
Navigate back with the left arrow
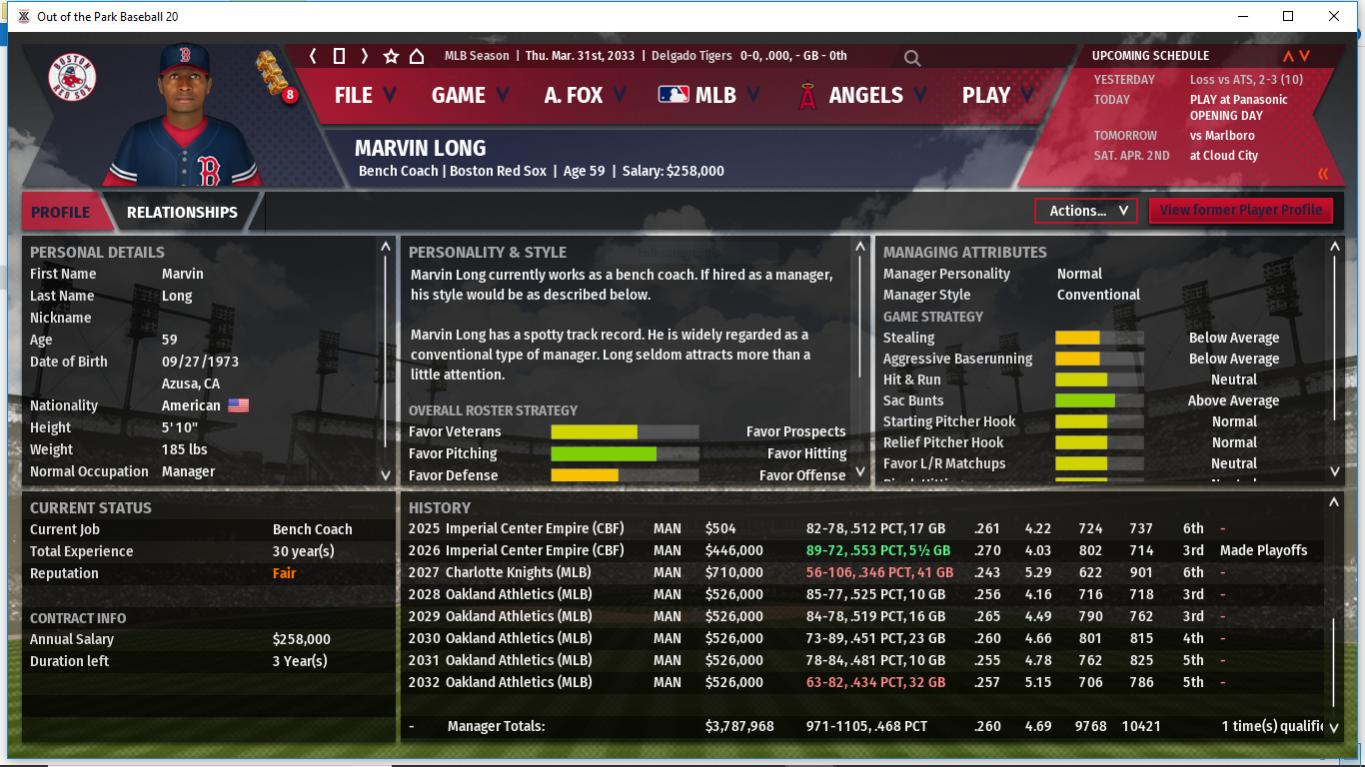pyautogui.click(x=313, y=56)
